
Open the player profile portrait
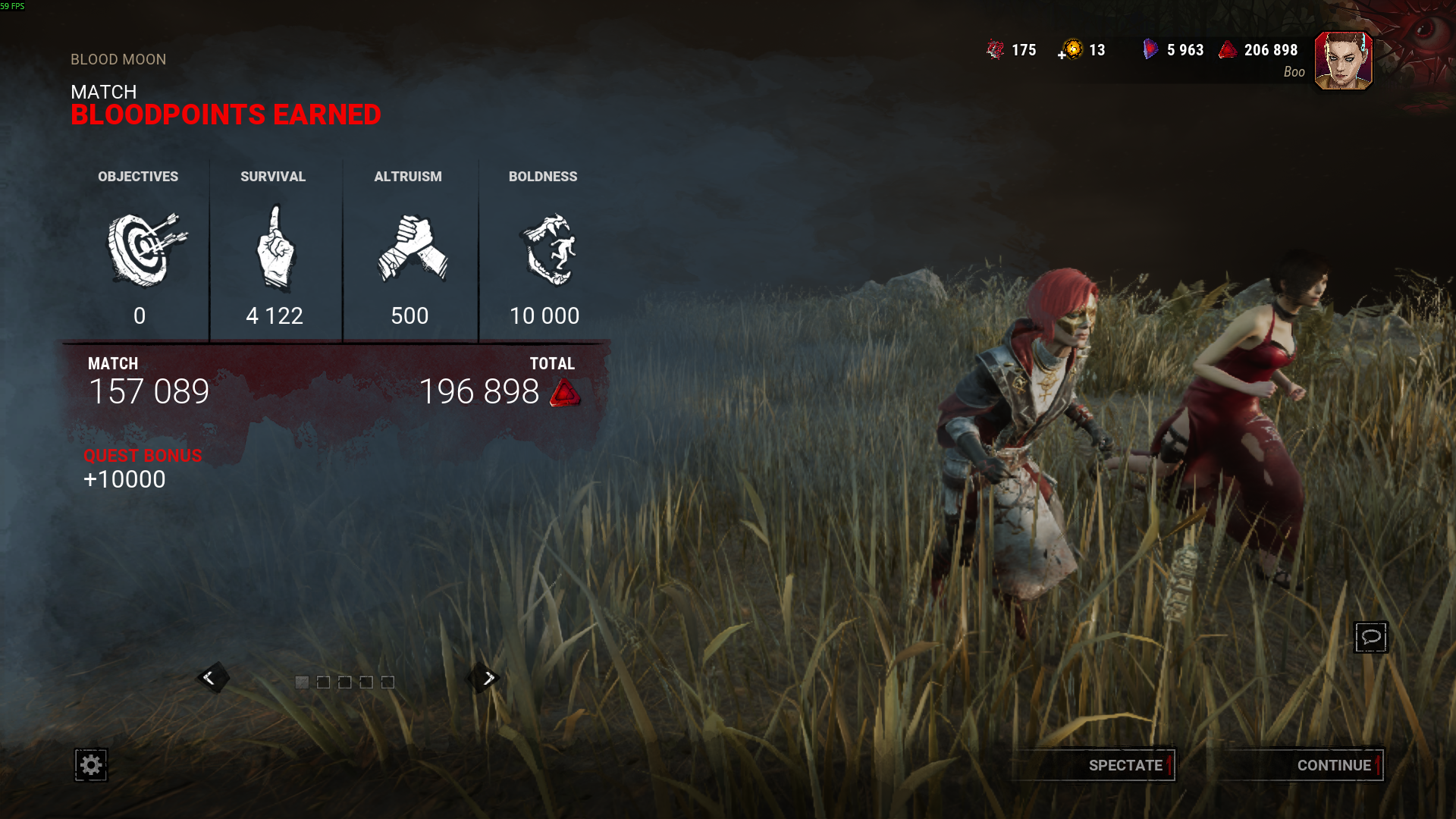(1343, 61)
